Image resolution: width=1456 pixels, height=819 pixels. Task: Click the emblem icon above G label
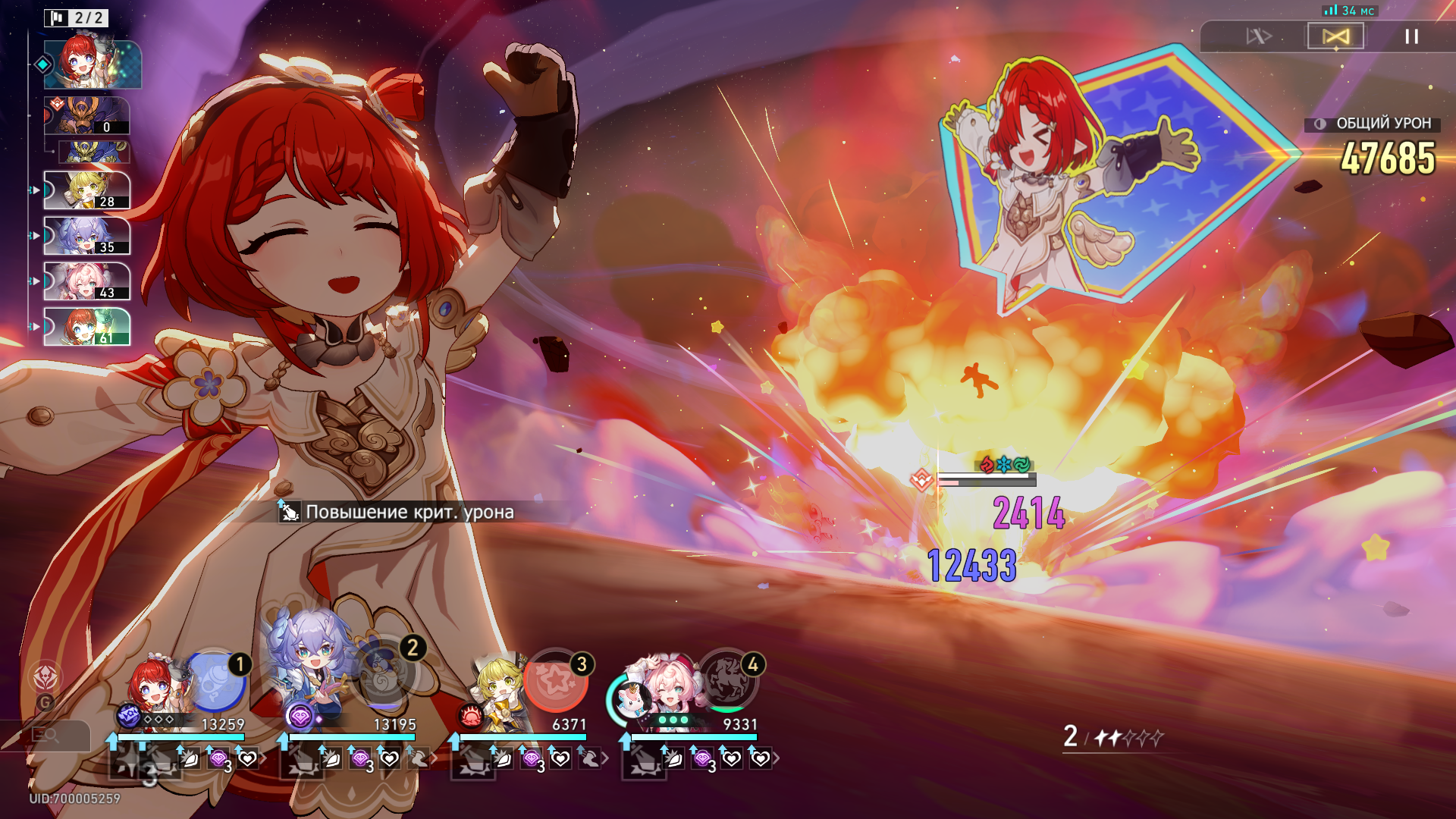pyautogui.click(x=45, y=676)
